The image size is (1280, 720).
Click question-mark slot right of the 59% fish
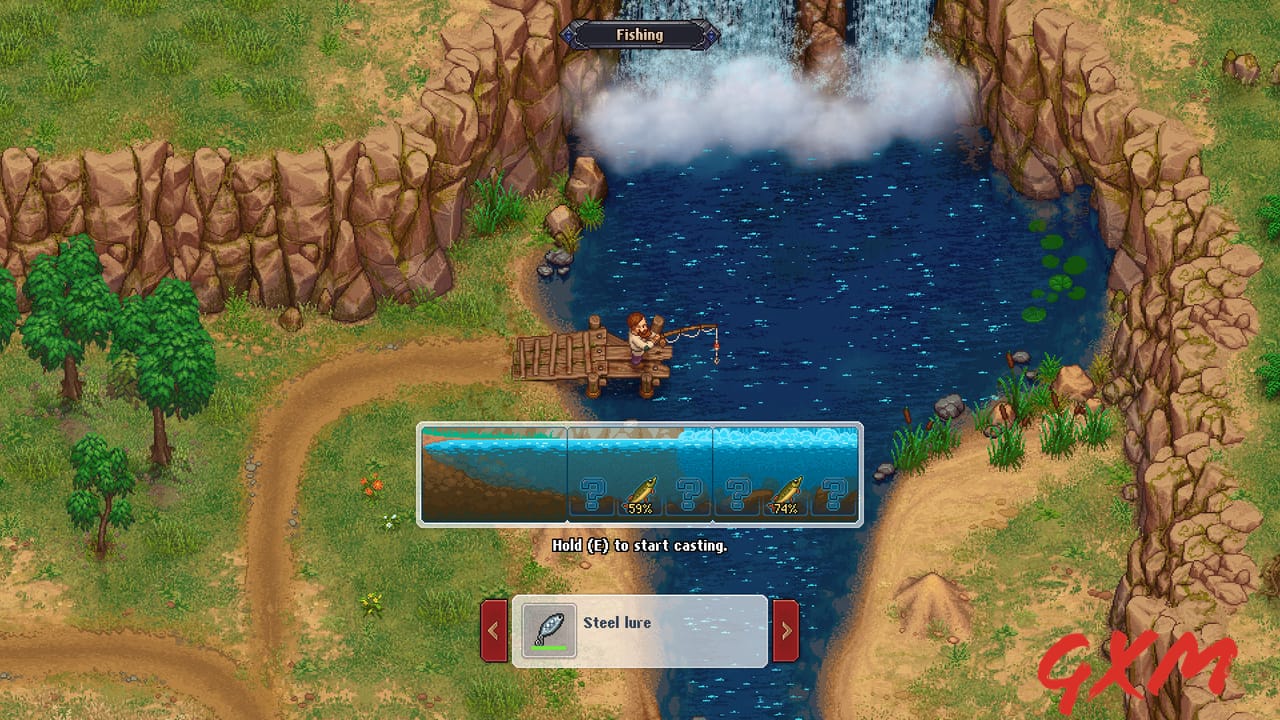pyautogui.click(x=690, y=492)
